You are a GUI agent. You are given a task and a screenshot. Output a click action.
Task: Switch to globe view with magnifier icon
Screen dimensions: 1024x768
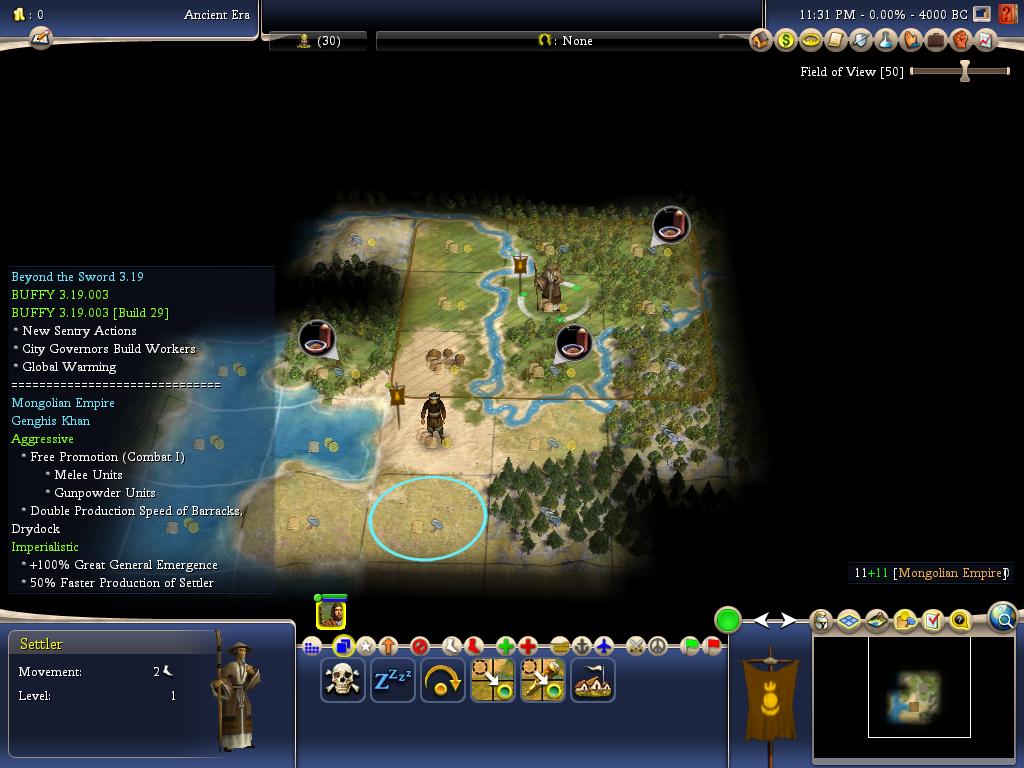click(x=1003, y=618)
